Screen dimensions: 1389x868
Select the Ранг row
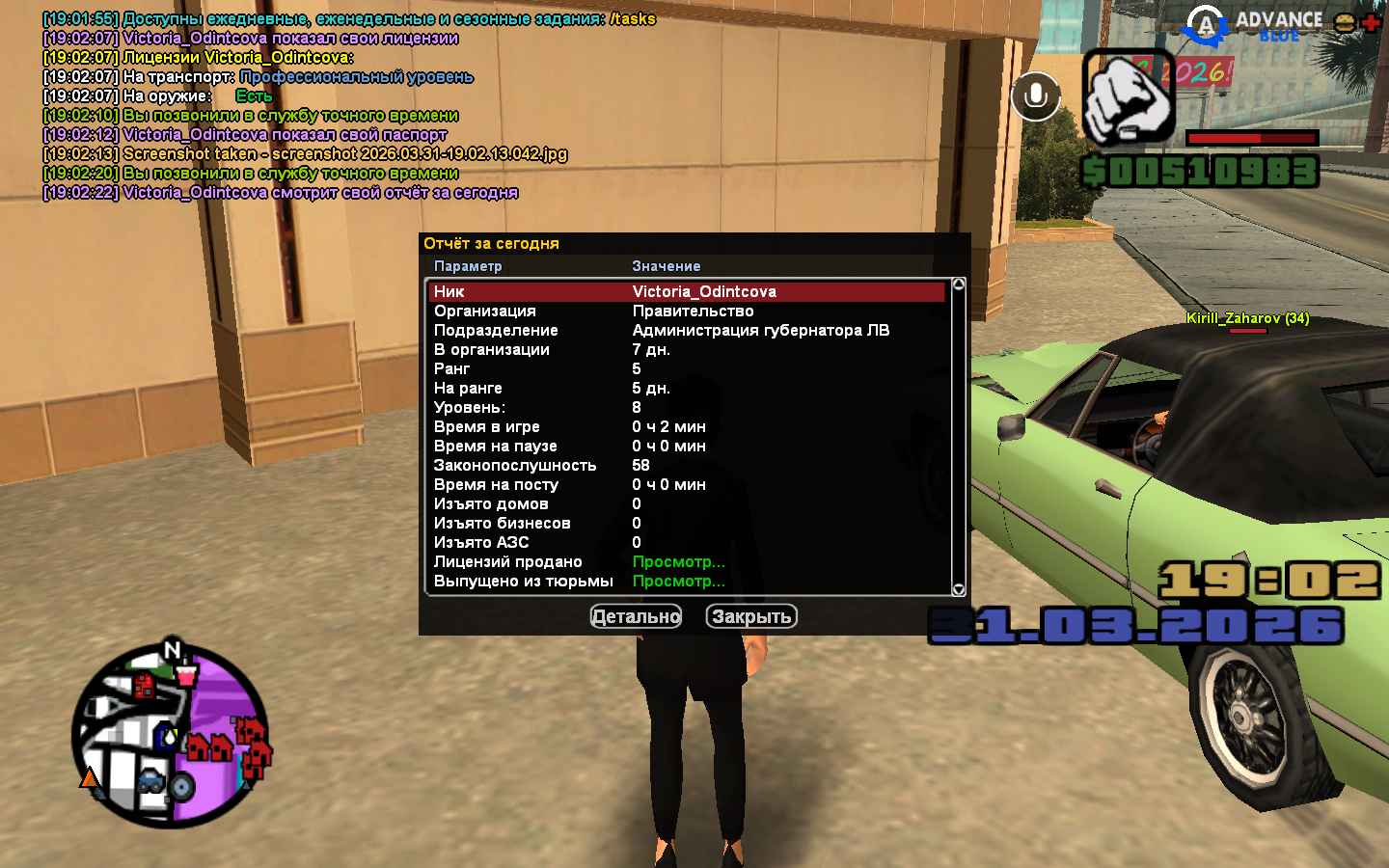pyautogui.click(x=687, y=368)
